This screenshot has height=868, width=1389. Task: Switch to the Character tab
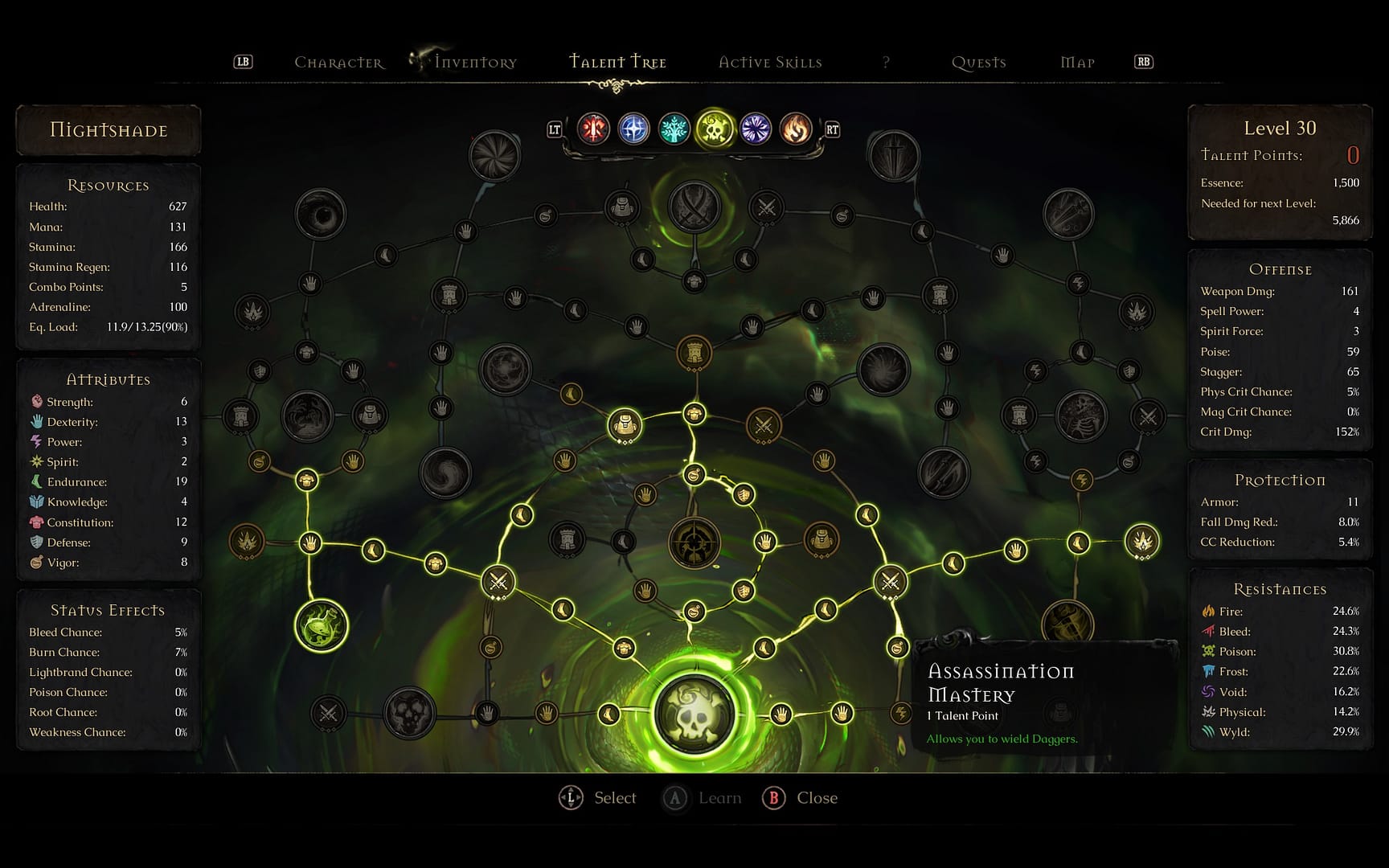click(x=338, y=63)
